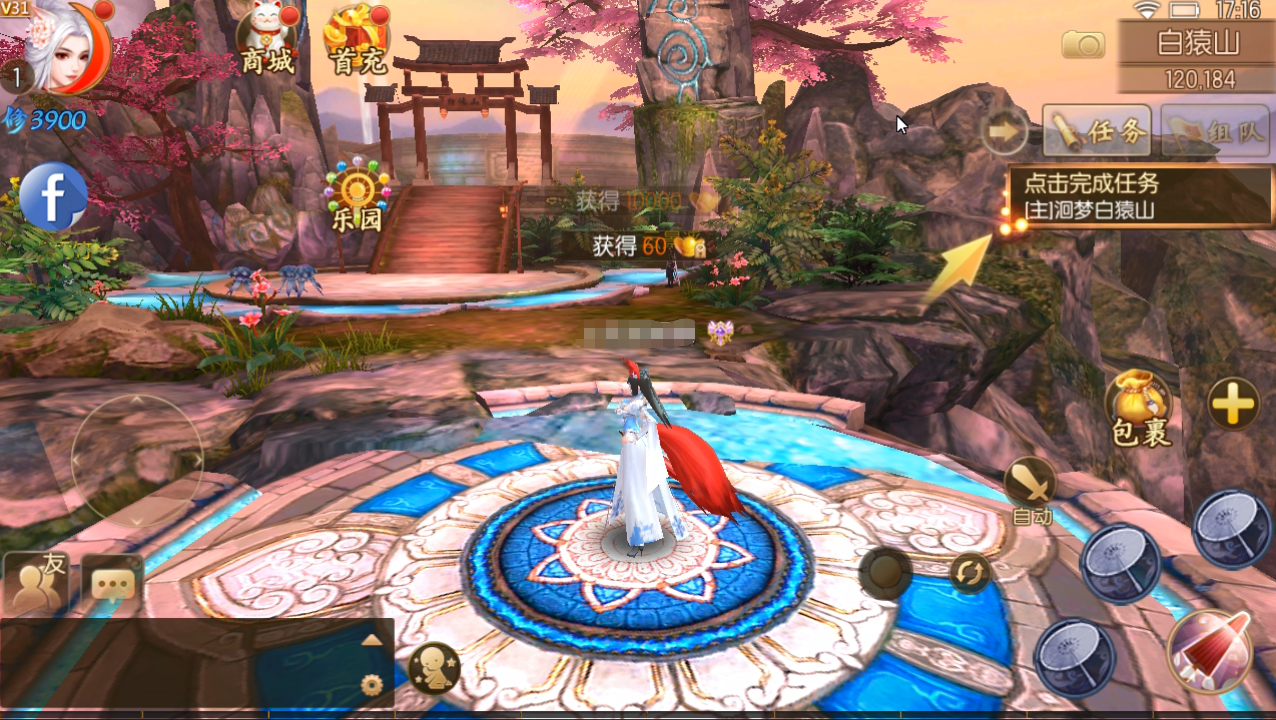Open the 白猿山 area map panel
Viewport: 1276px width, 720px height.
point(1197,57)
